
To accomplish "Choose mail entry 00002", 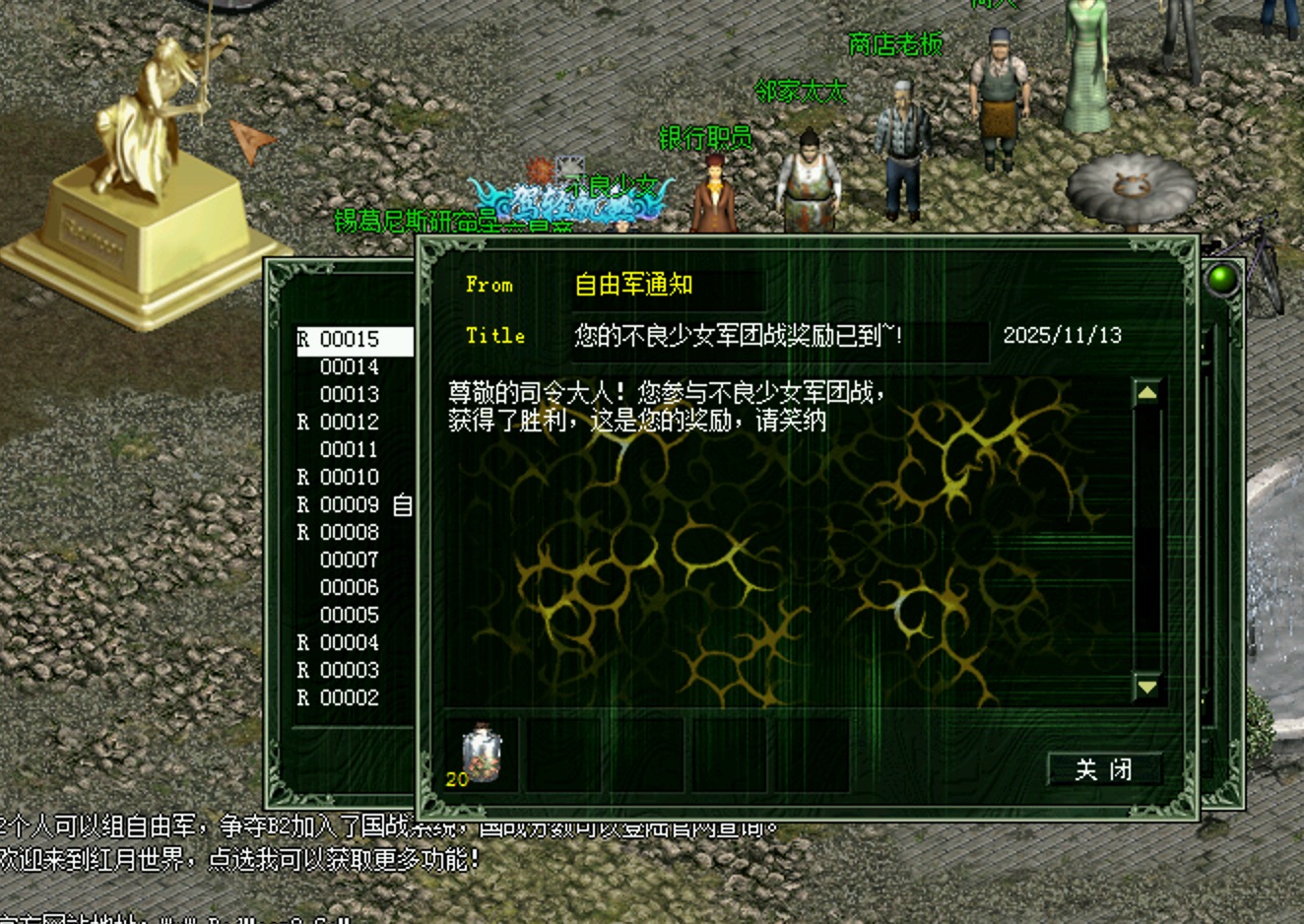I will (350, 698).
